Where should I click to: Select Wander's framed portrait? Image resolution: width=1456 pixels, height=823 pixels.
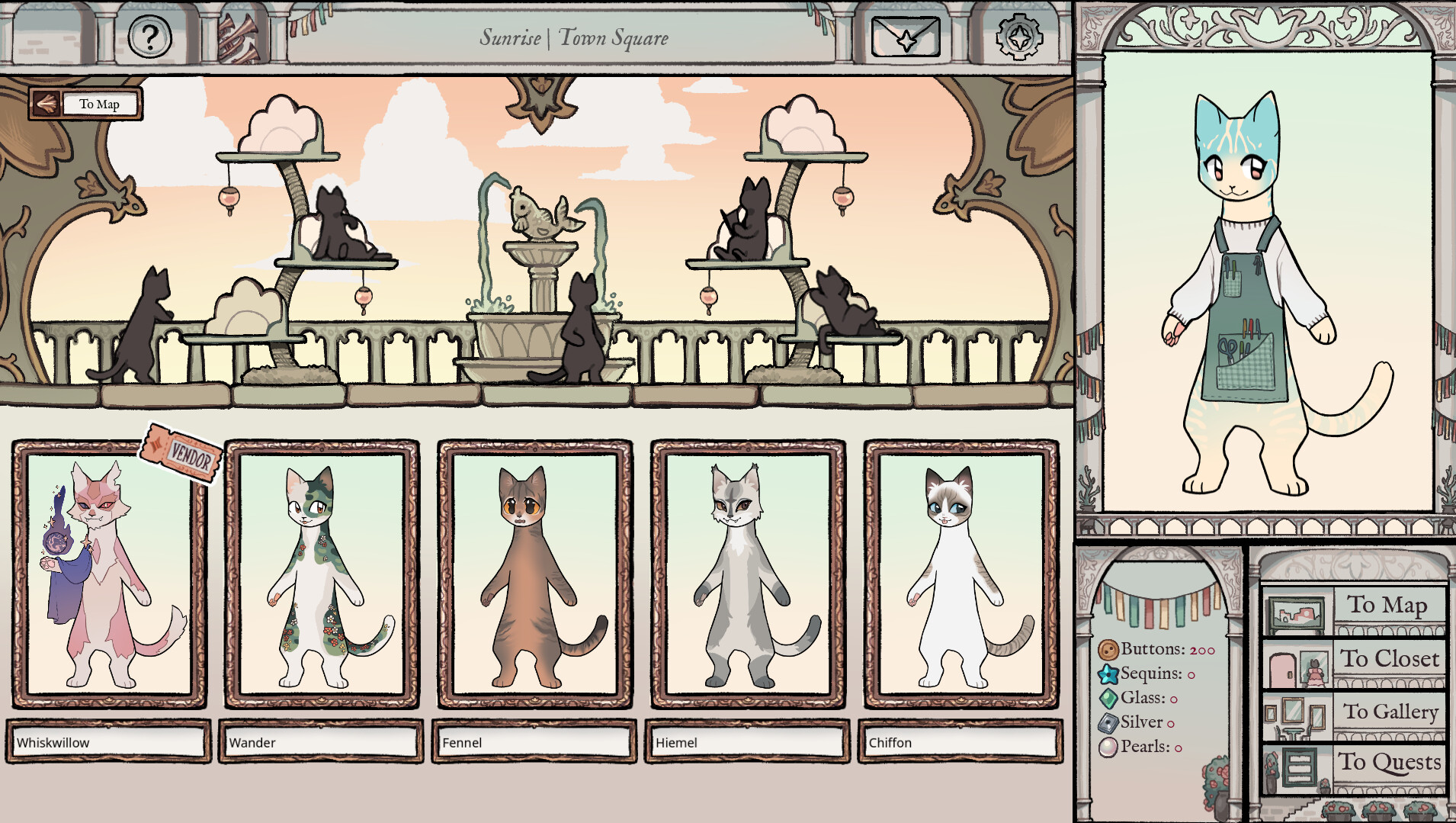(x=321, y=574)
